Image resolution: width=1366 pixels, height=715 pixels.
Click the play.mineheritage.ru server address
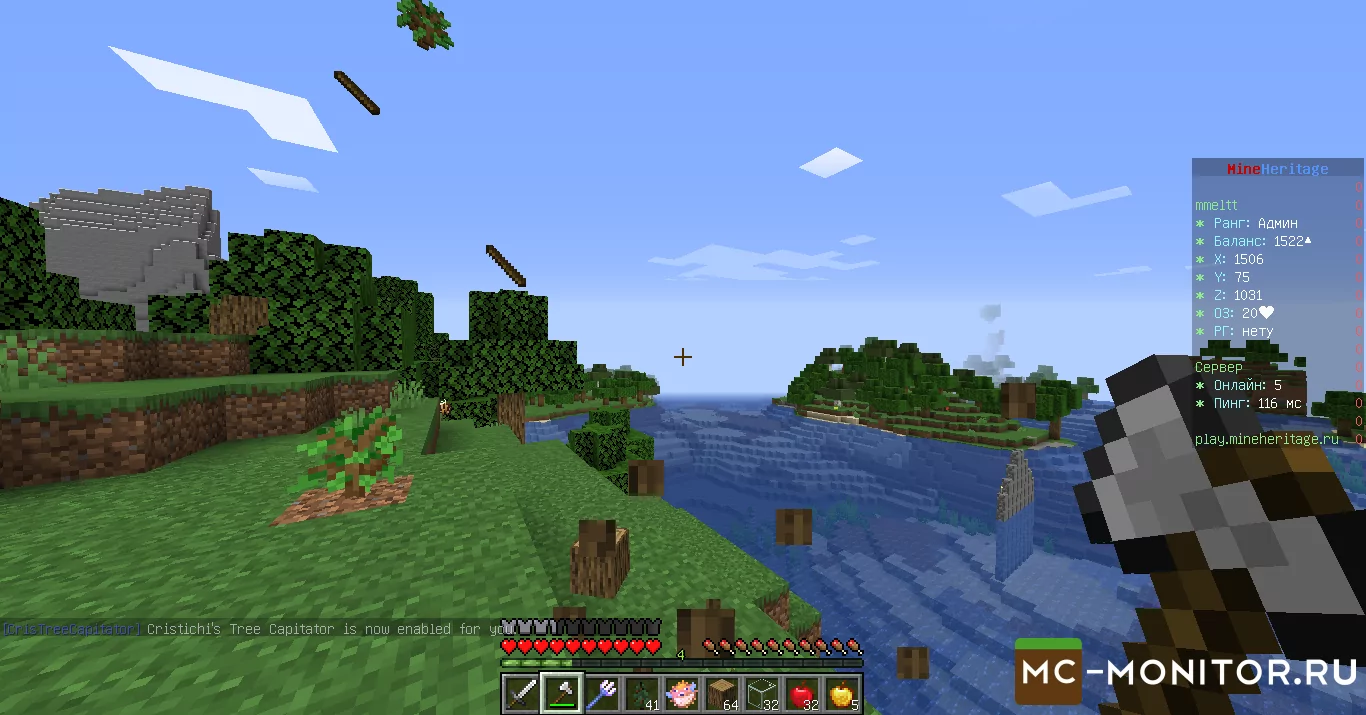pos(1266,439)
